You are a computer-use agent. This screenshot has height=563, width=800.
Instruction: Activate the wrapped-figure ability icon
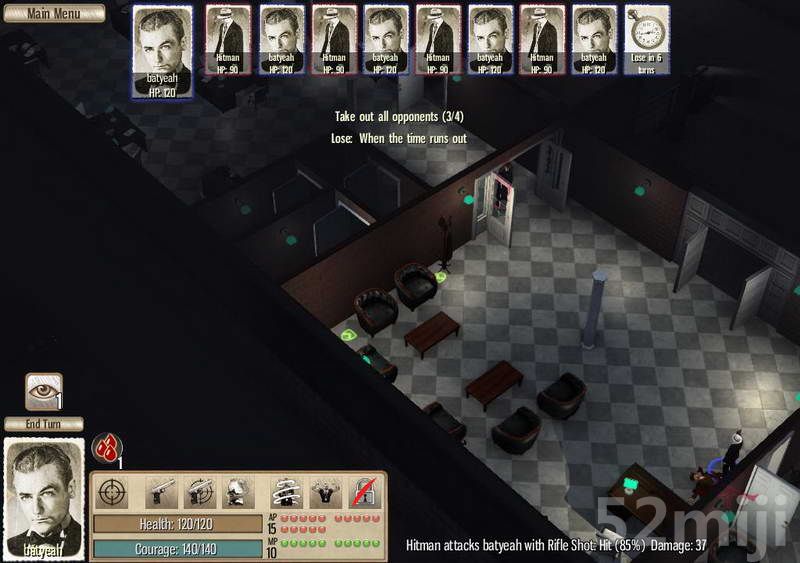coord(288,492)
